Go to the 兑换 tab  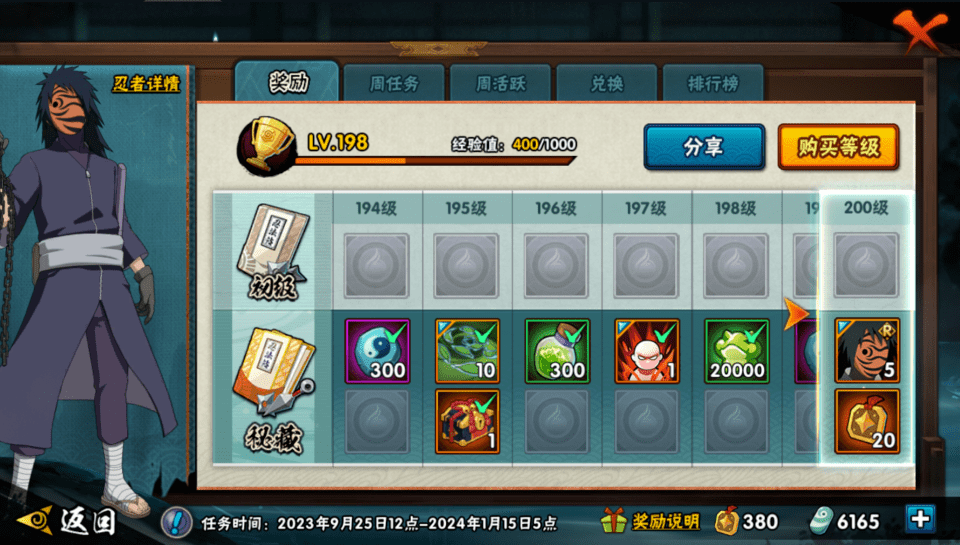(x=606, y=84)
